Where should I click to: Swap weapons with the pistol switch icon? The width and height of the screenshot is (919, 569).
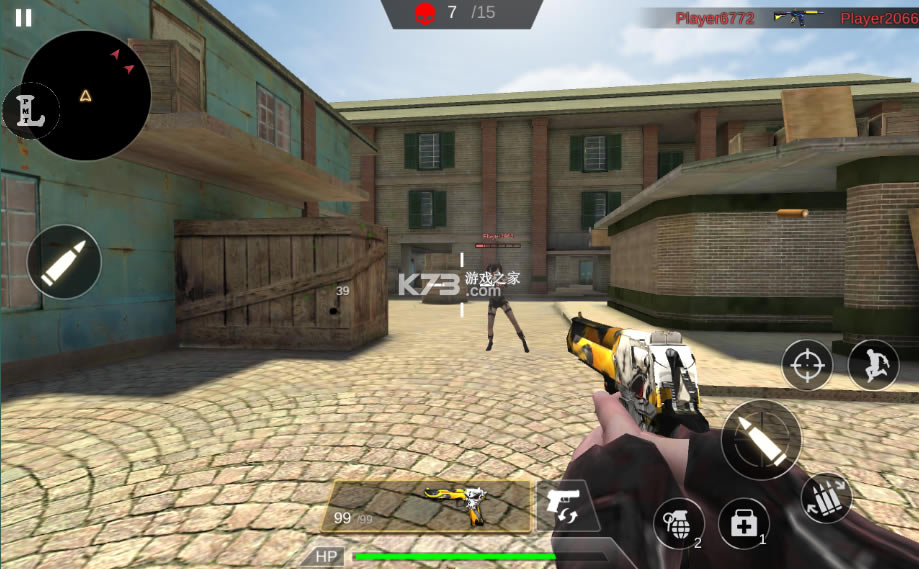565,505
